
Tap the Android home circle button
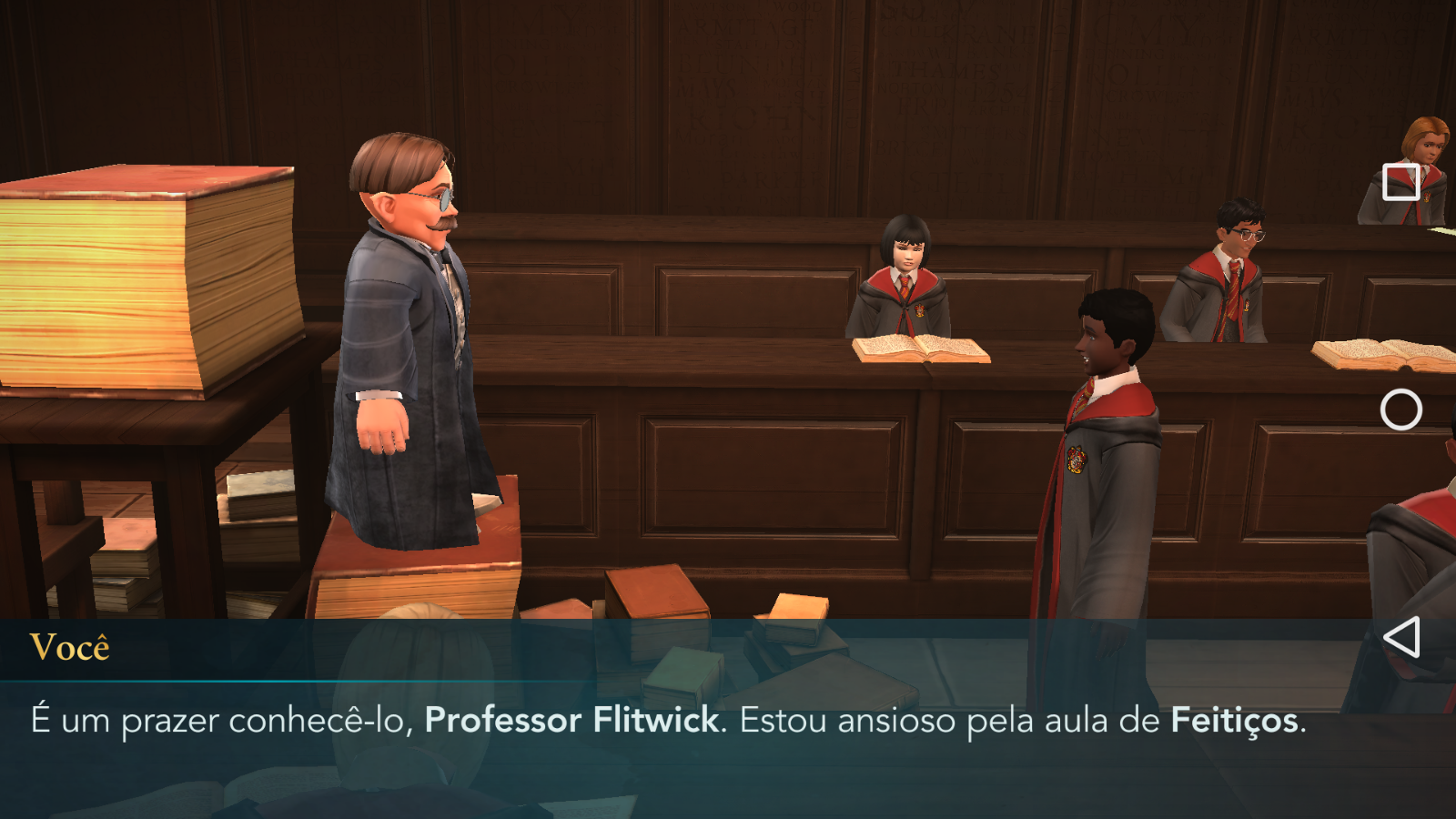point(1401,409)
